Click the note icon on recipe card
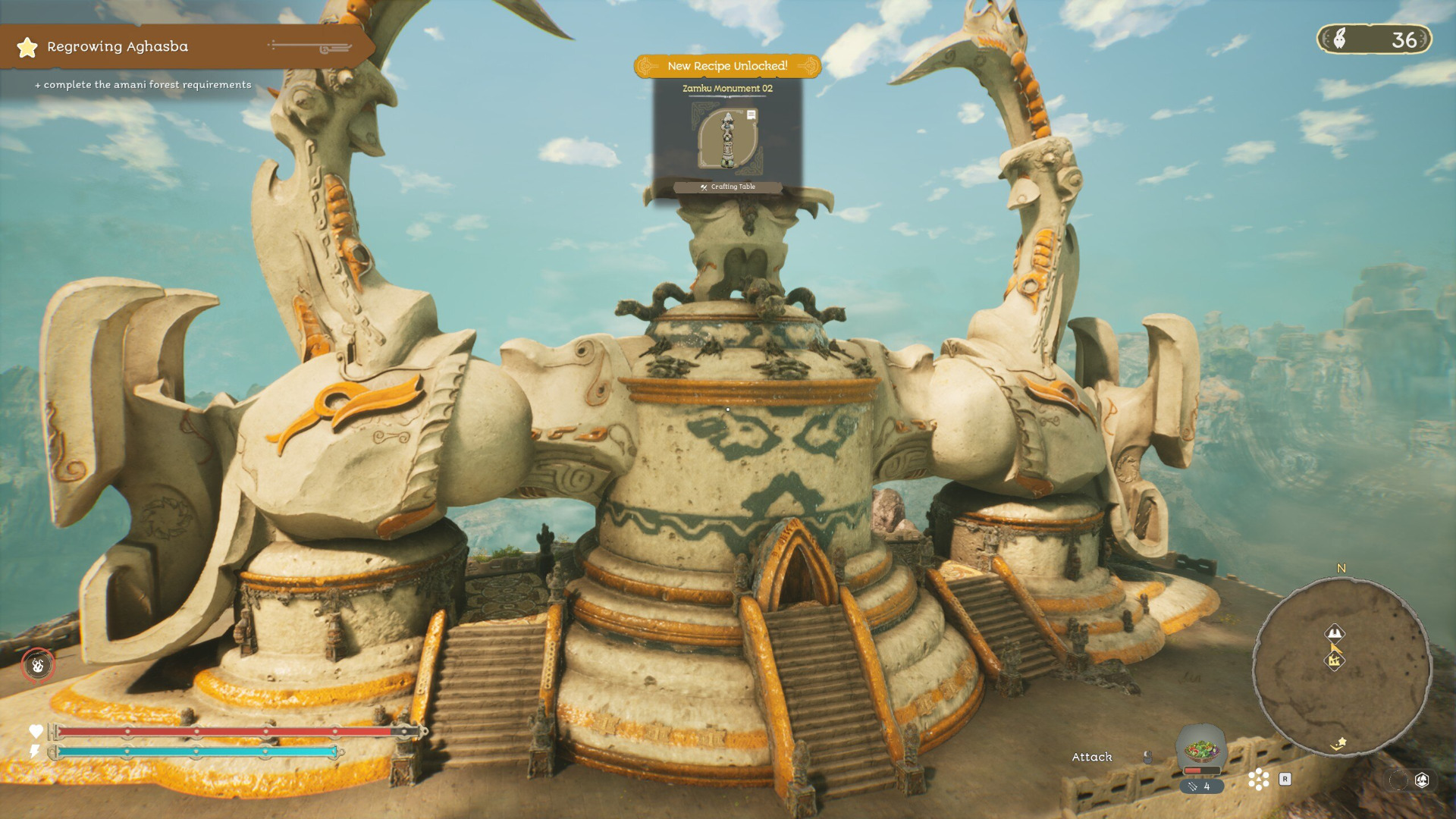 coord(751,115)
